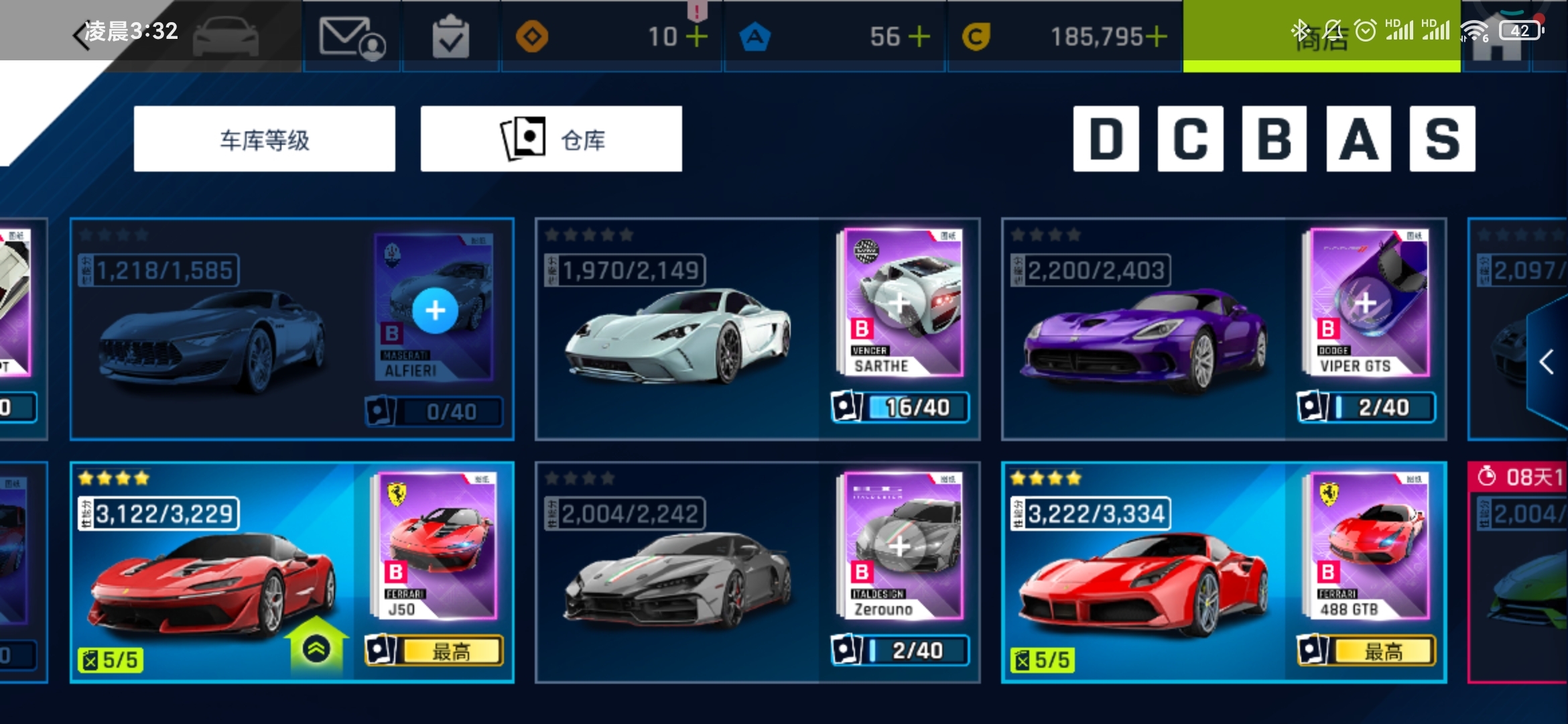This screenshot has height=724, width=1568.
Task: Switch to class B cars
Action: [x=1274, y=139]
